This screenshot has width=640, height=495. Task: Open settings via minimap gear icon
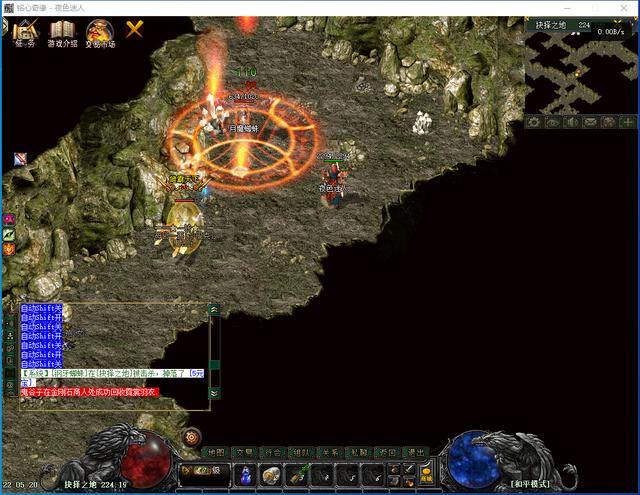pos(535,122)
